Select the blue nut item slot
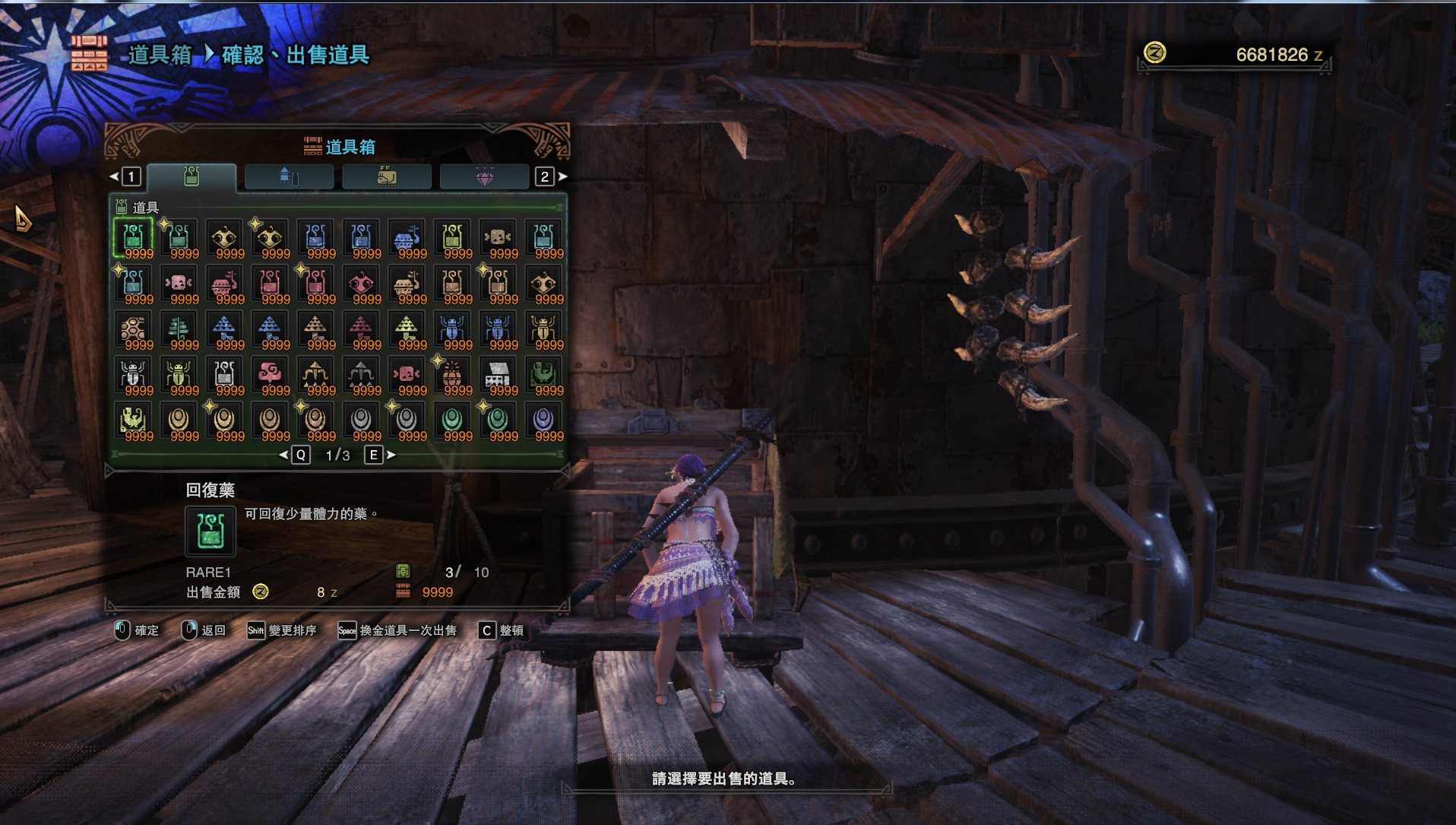Image resolution: width=1456 pixels, height=825 pixels. click(407, 238)
